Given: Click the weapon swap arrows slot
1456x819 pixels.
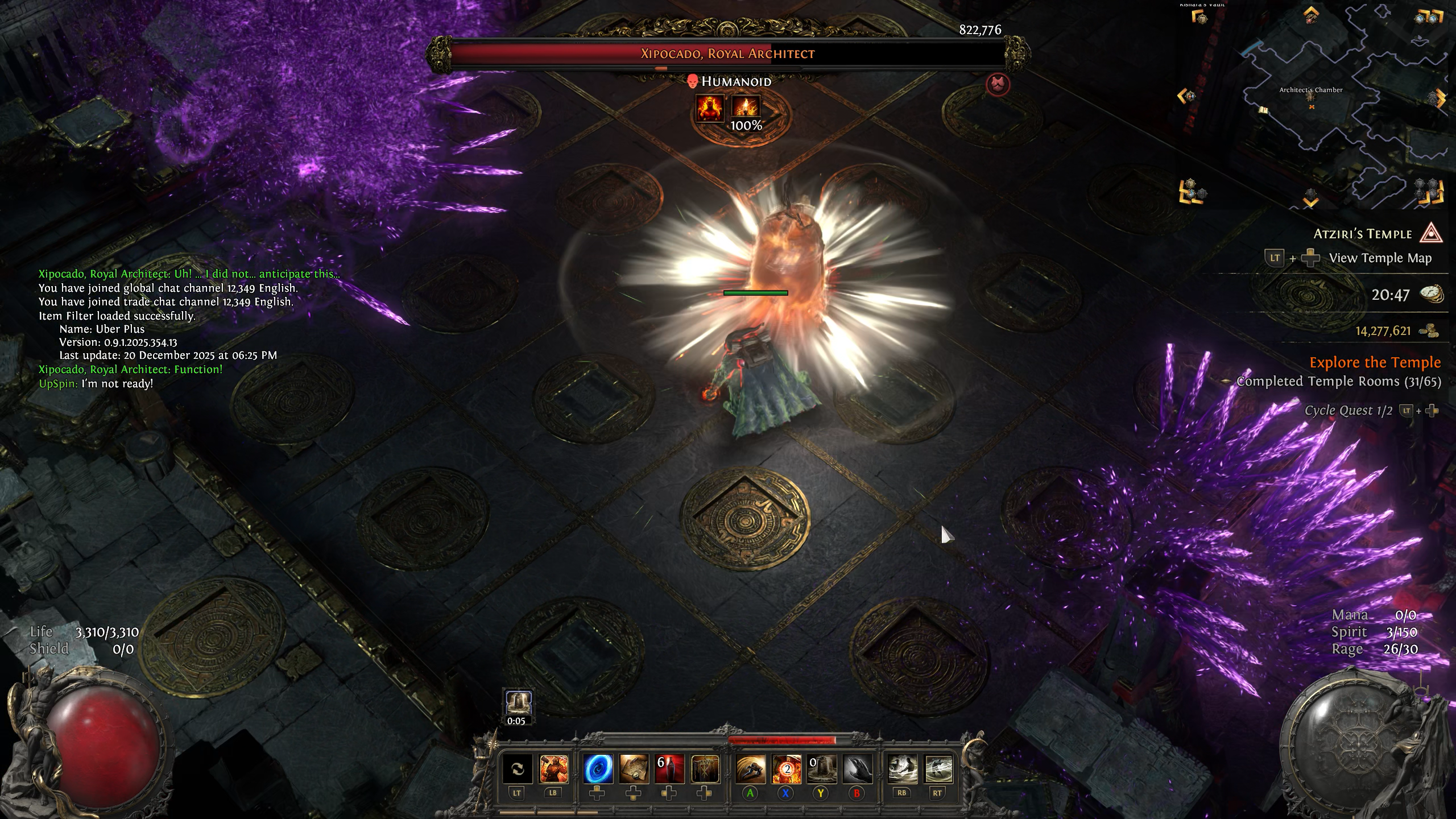Looking at the screenshot, I should coord(517,769).
